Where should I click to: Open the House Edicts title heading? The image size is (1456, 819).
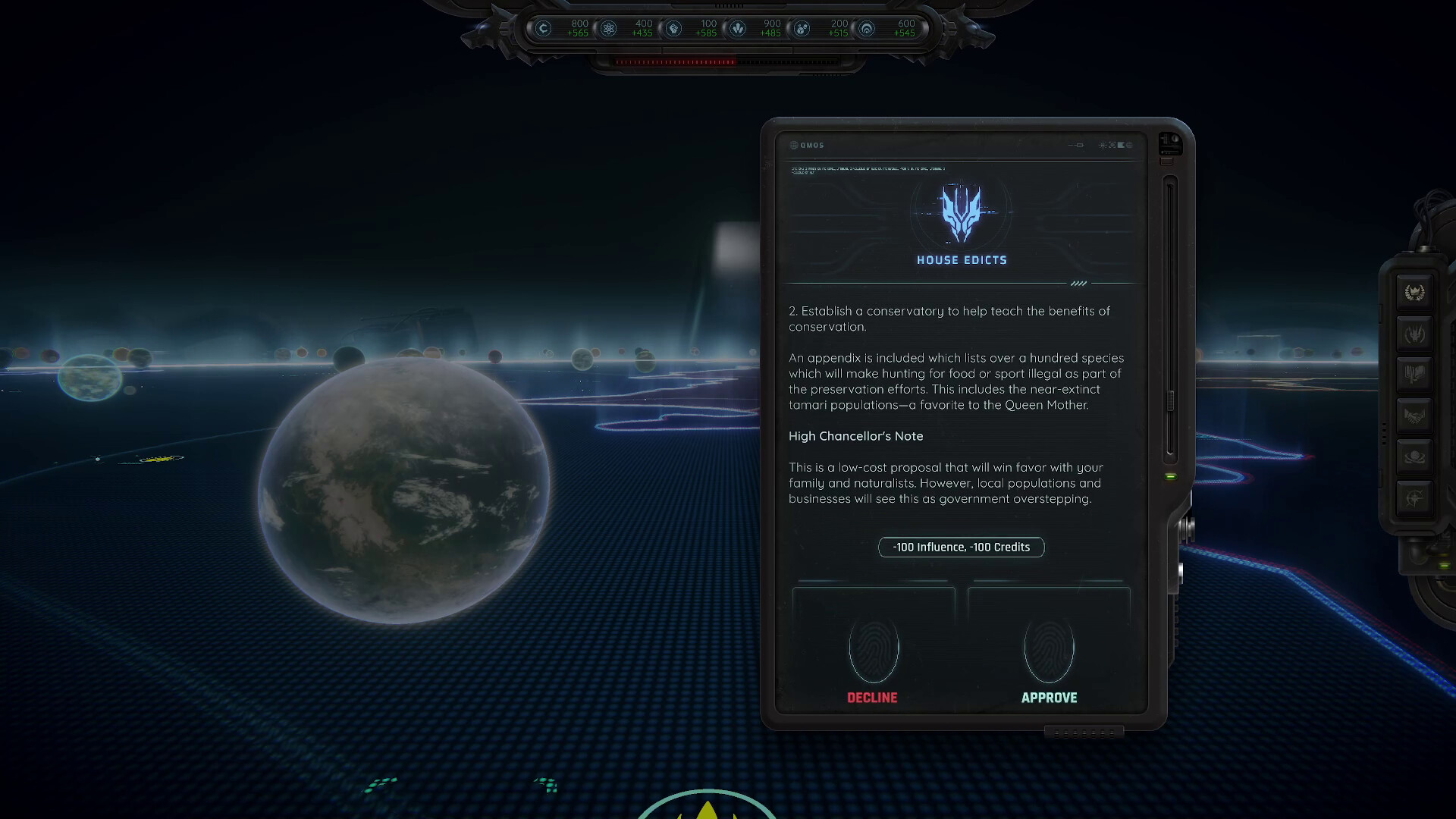(x=960, y=259)
